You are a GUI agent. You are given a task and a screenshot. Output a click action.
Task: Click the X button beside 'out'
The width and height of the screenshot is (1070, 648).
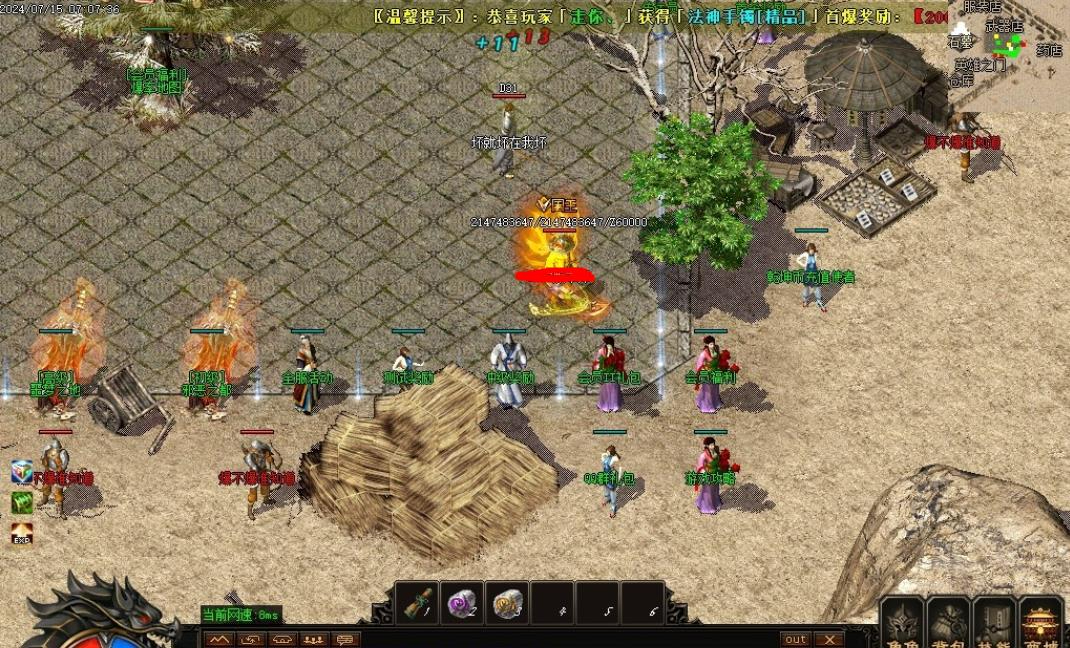click(829, 639)
